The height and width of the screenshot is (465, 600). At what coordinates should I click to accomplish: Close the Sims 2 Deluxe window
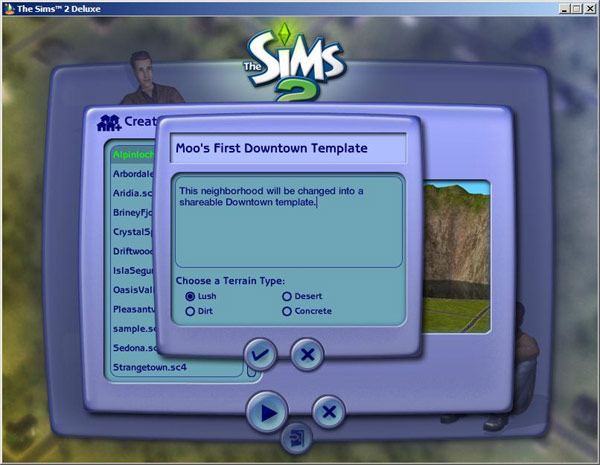(589, 8)
